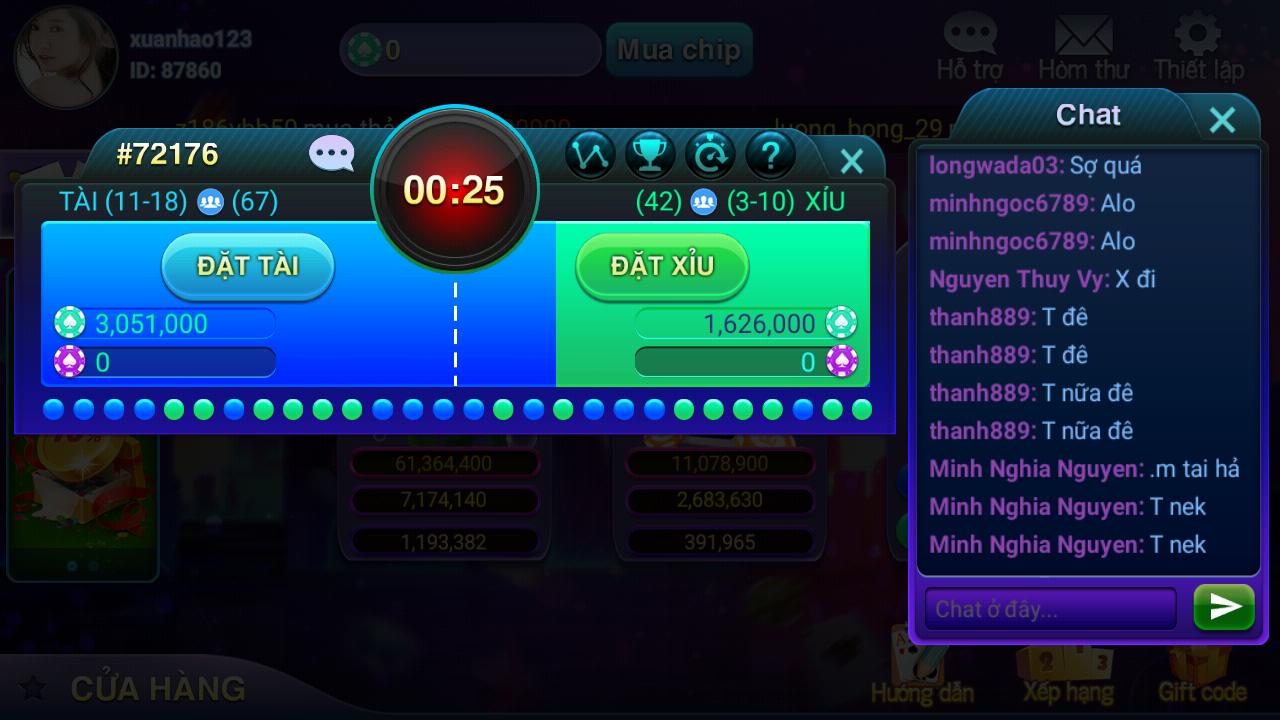
Task: Click the star icon near CỬA HÀNG
Action: (x=33, y=689)
